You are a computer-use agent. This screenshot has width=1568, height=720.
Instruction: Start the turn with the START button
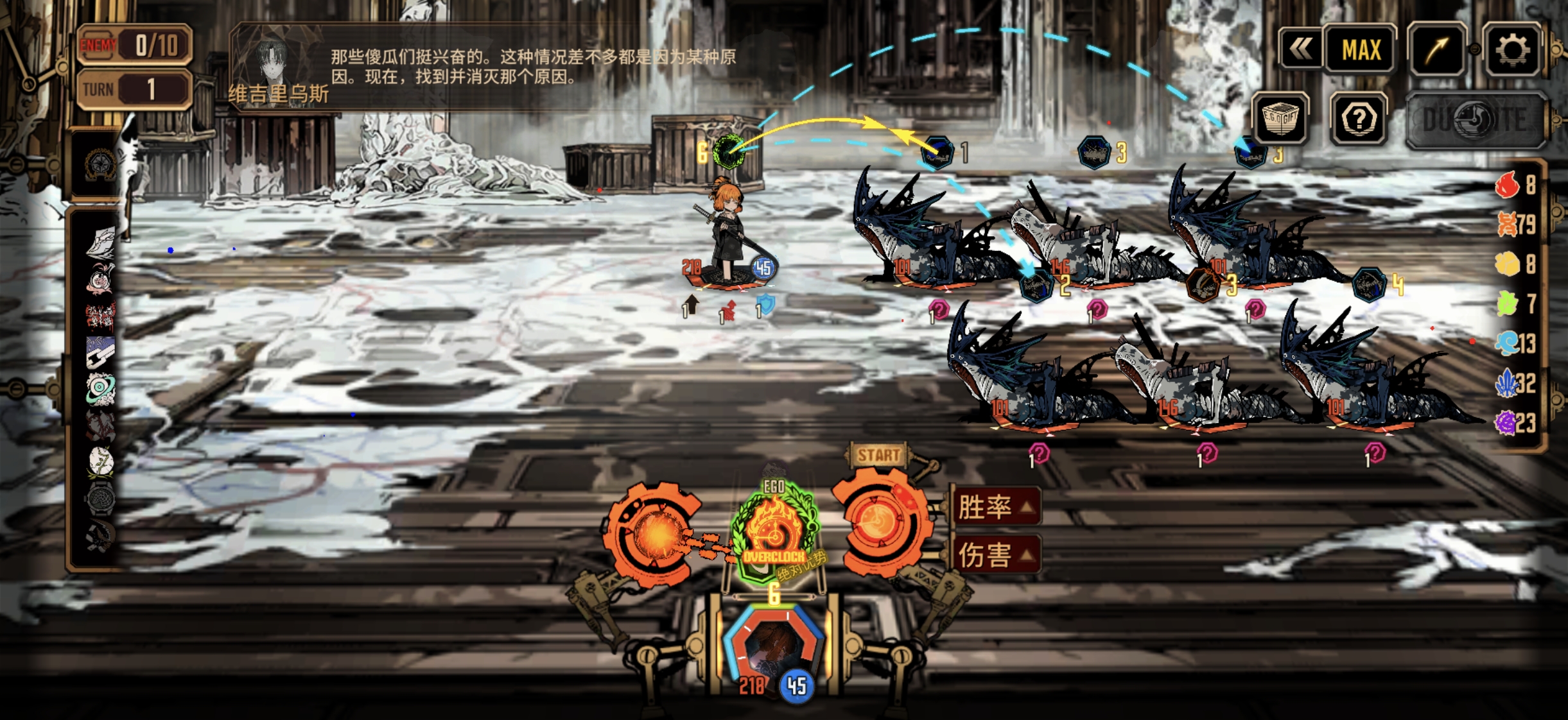pos(878,455)
